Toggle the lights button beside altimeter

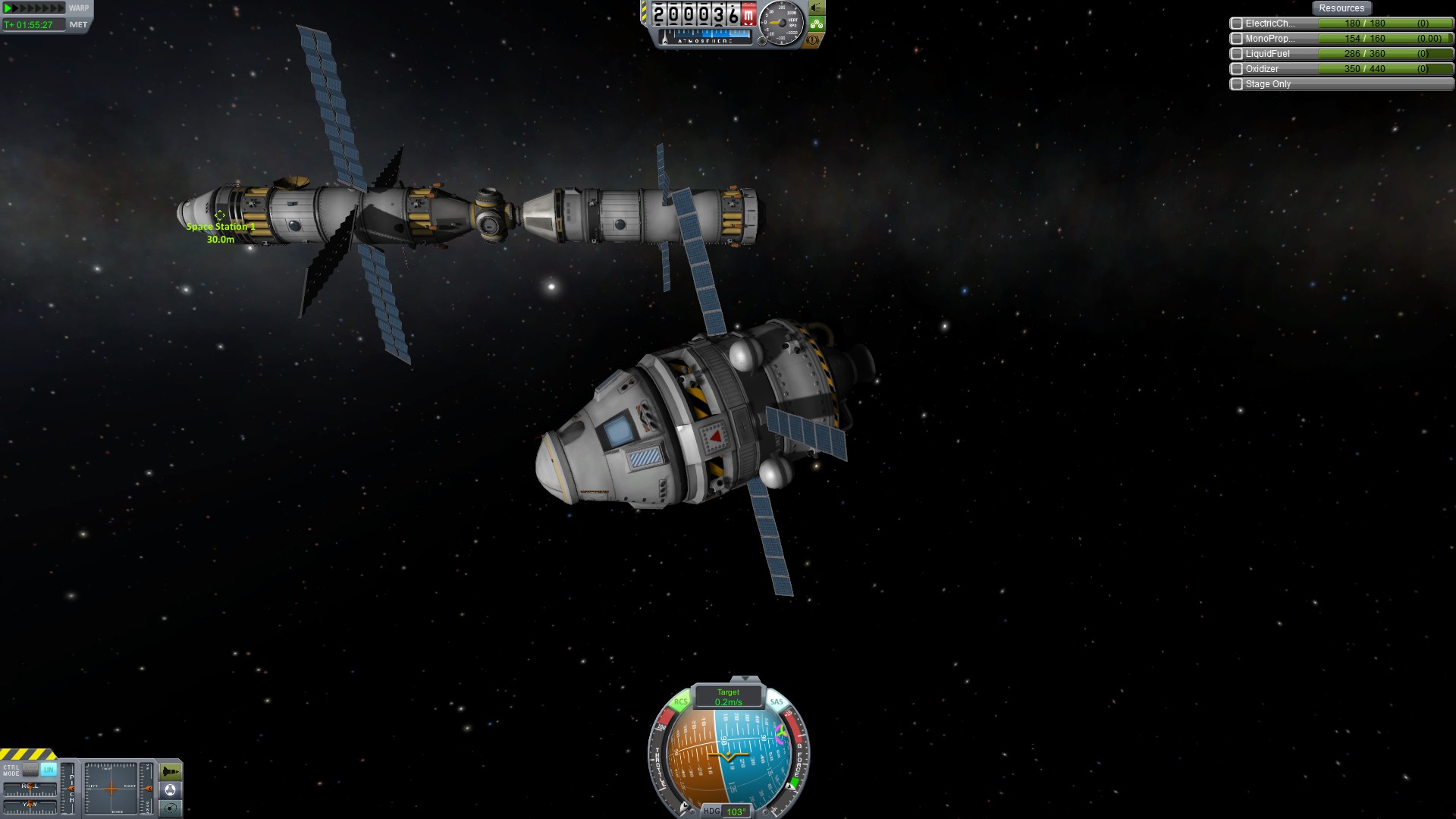point(816,8)
